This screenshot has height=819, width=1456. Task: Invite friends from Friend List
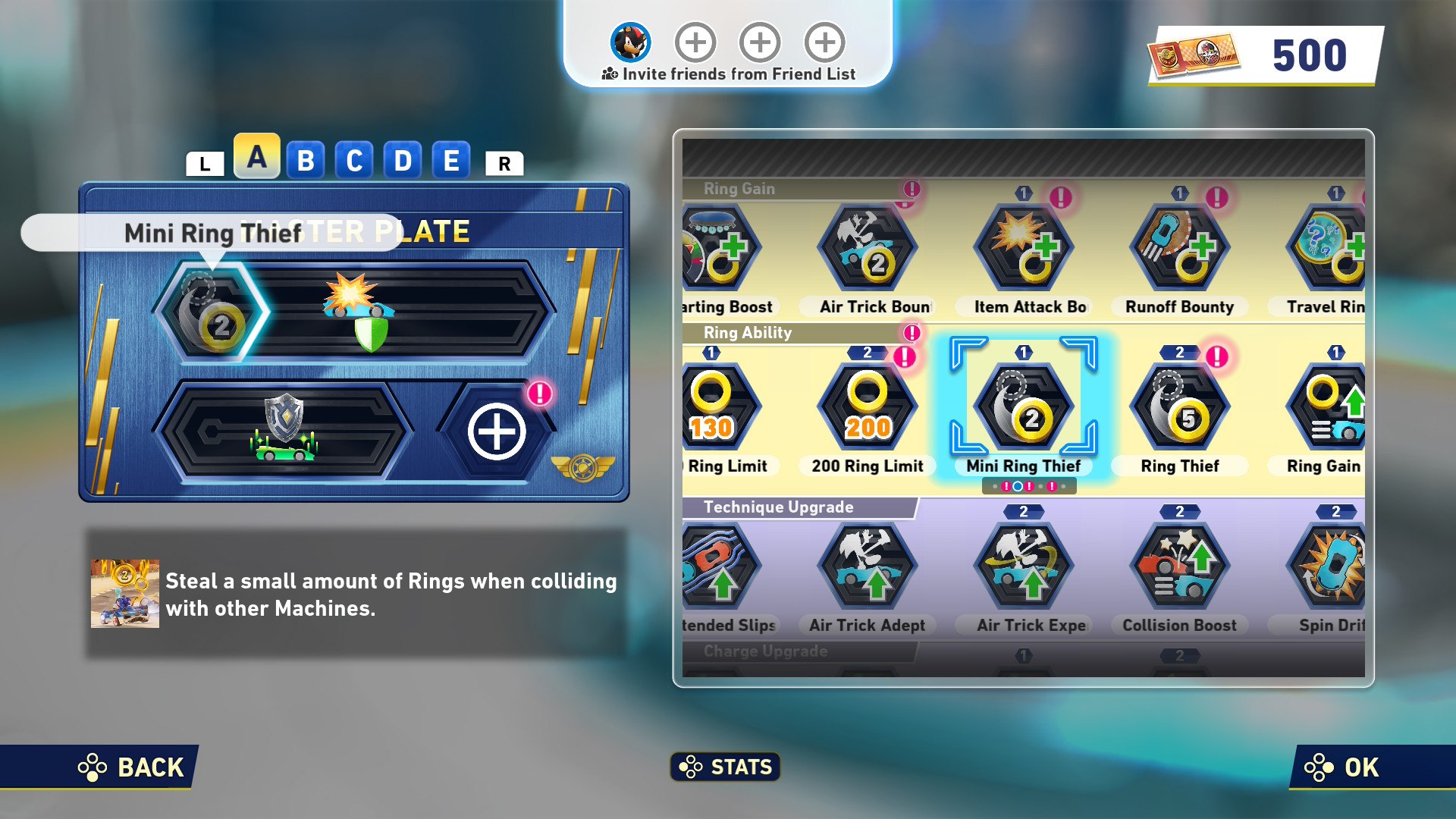pos(728,74)
